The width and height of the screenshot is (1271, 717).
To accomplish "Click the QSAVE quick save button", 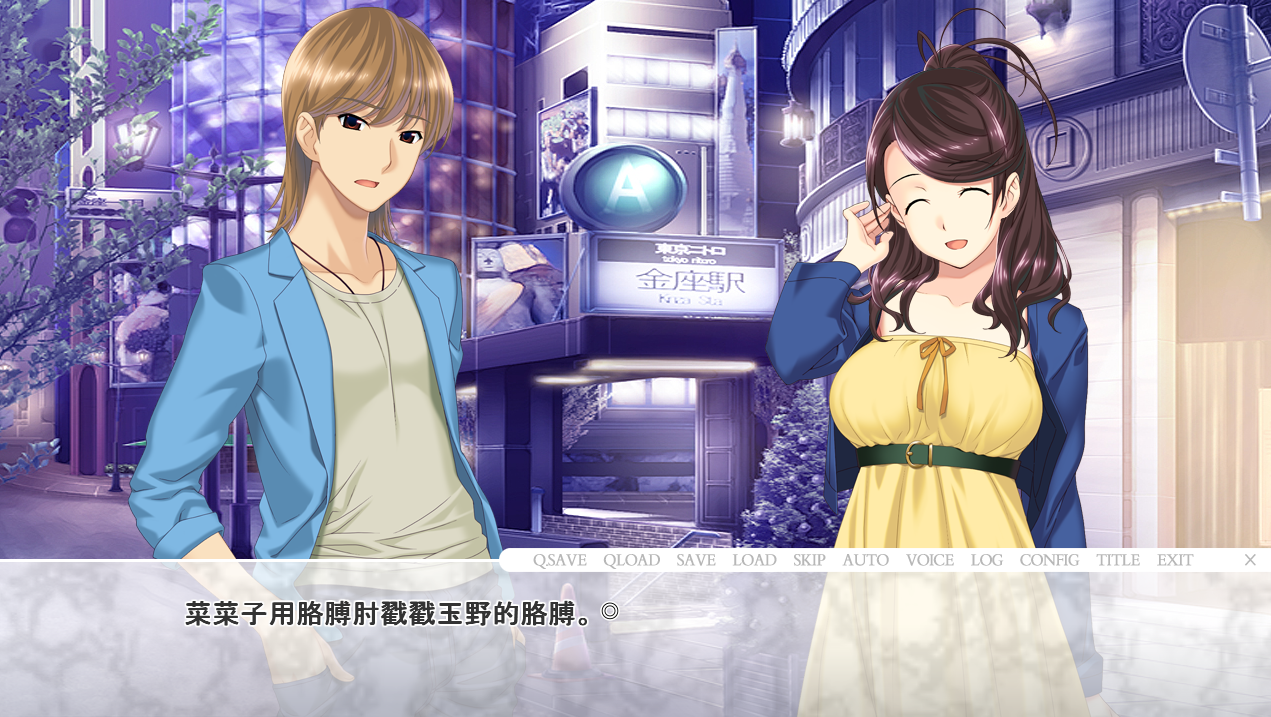I will pos(559,560).
